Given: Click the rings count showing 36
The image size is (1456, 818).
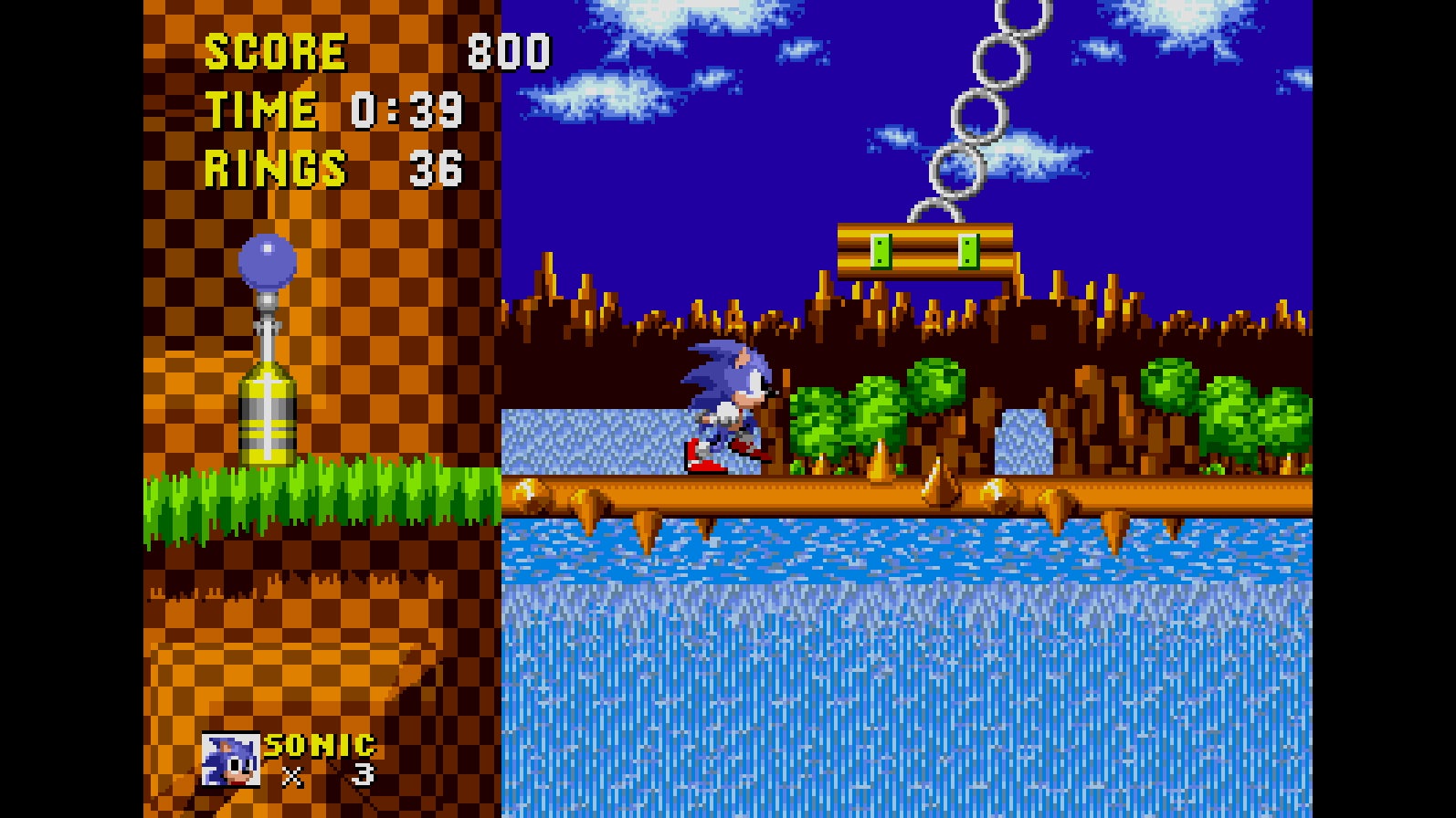Looking at the screenshot, I should pos(437,167).
